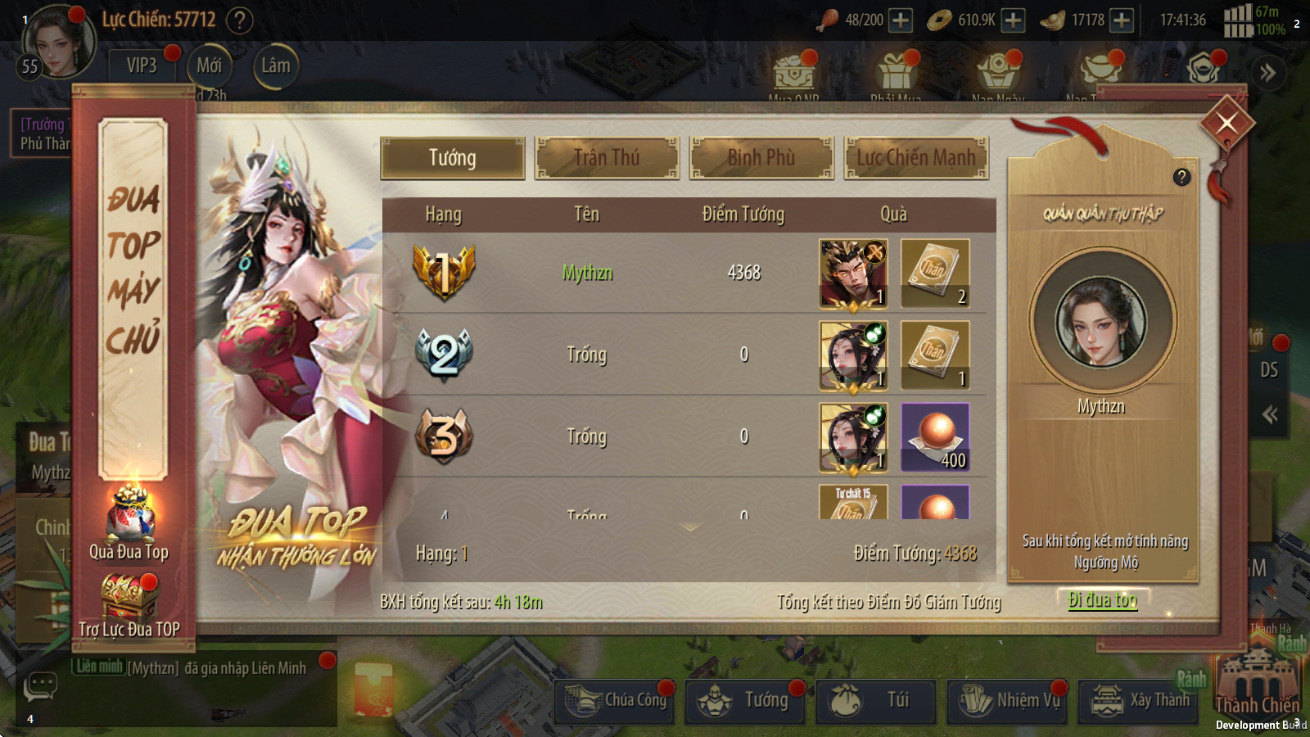
Task: Open the chat bubble icon
Action: coord(40,686)
